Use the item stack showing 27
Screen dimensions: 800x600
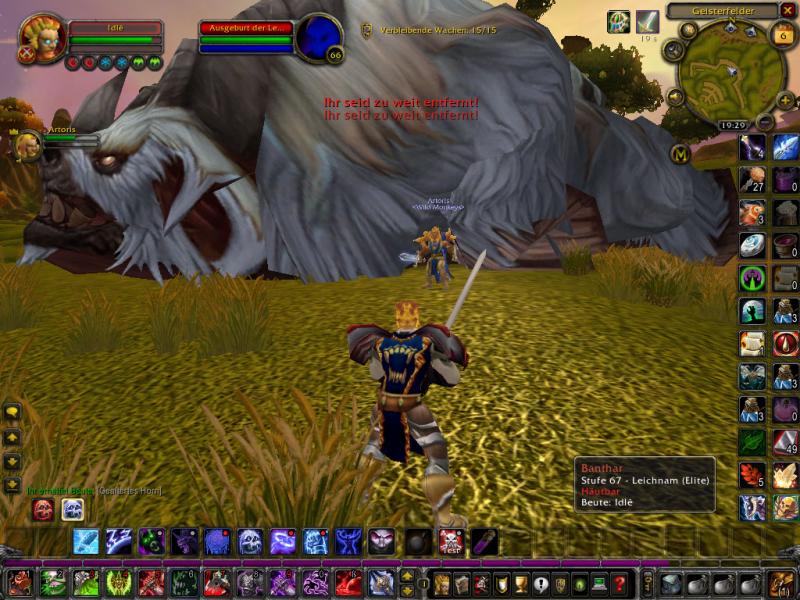[x=752, y=181]
